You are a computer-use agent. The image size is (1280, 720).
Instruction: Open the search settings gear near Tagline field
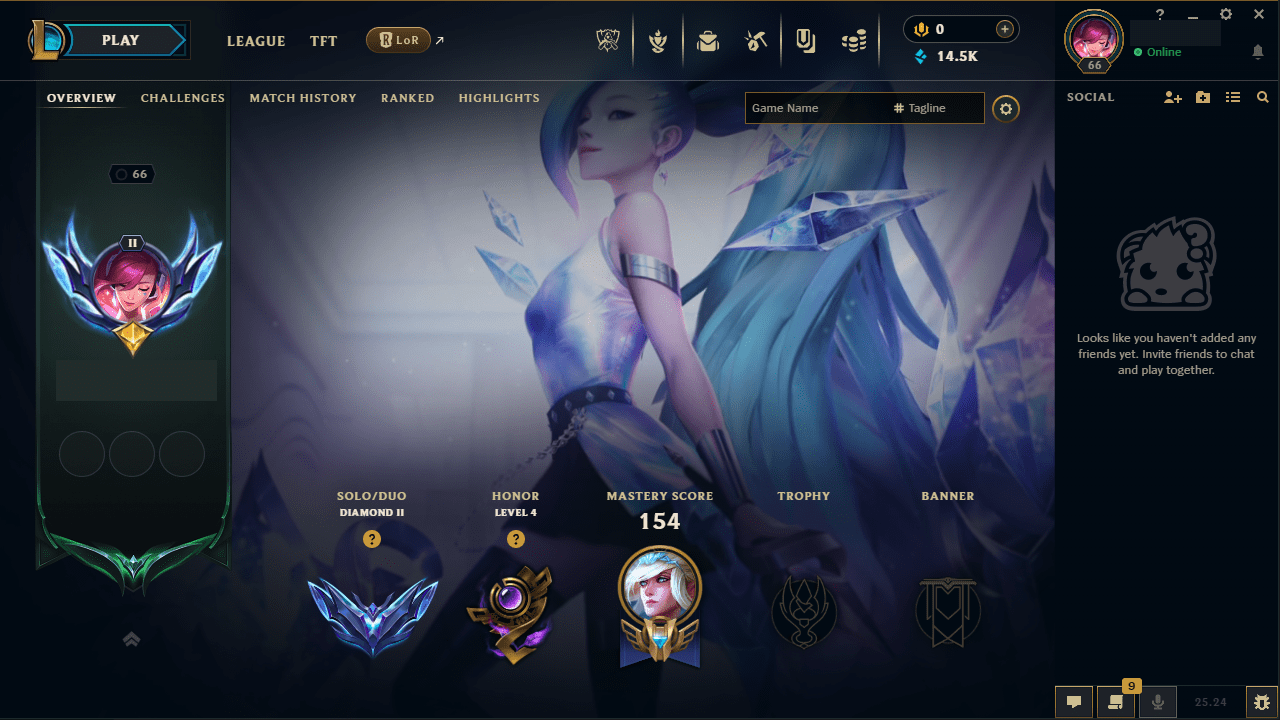(1006, 108)
